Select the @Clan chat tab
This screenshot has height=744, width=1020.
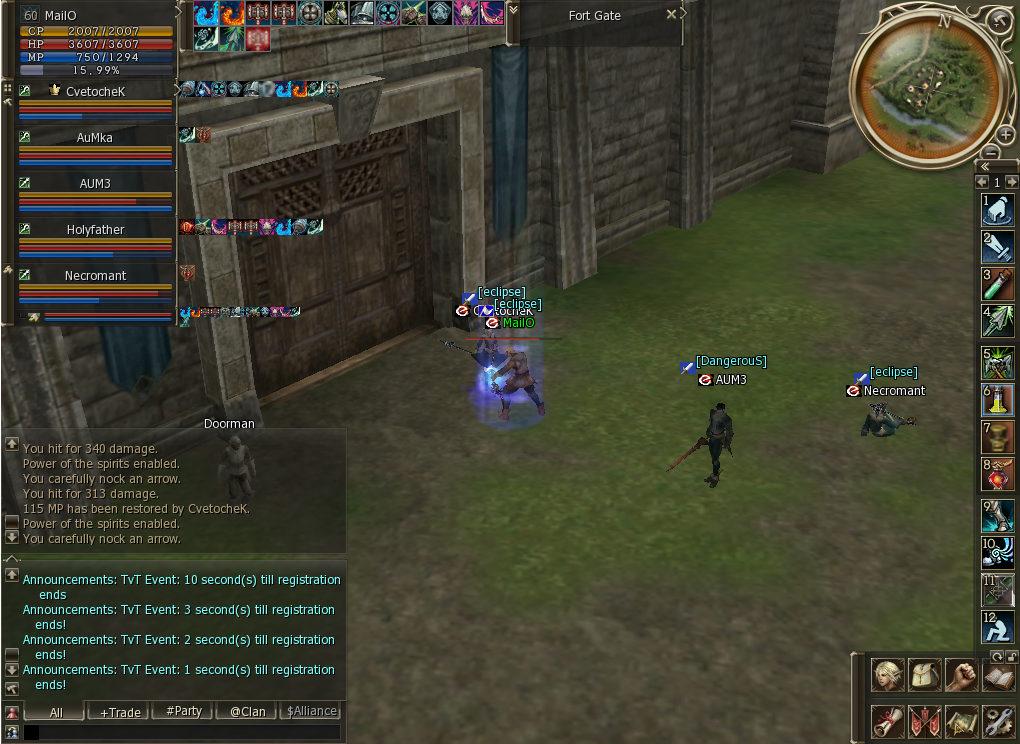[x=247, y=712]
